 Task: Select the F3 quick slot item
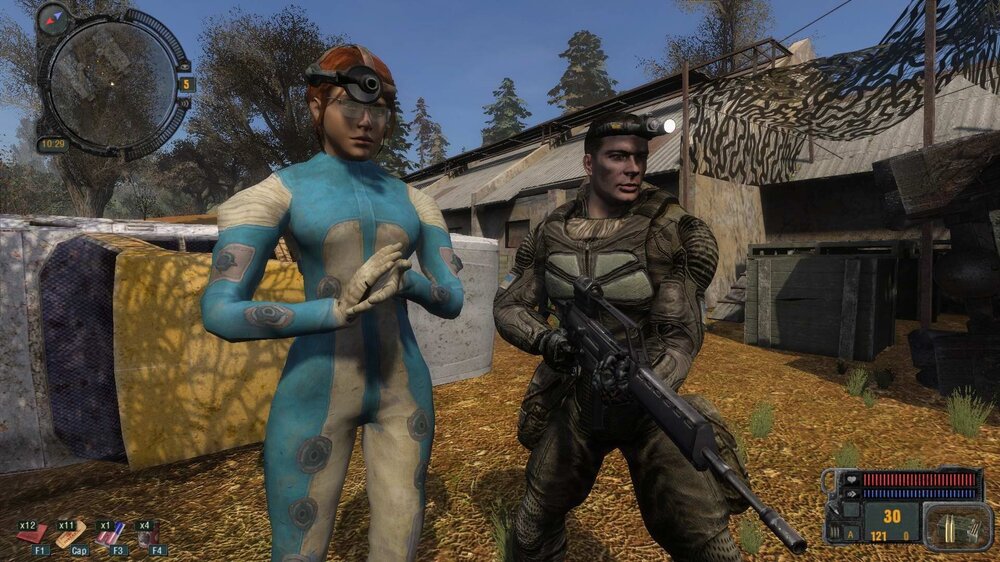[x=110, y=534]
